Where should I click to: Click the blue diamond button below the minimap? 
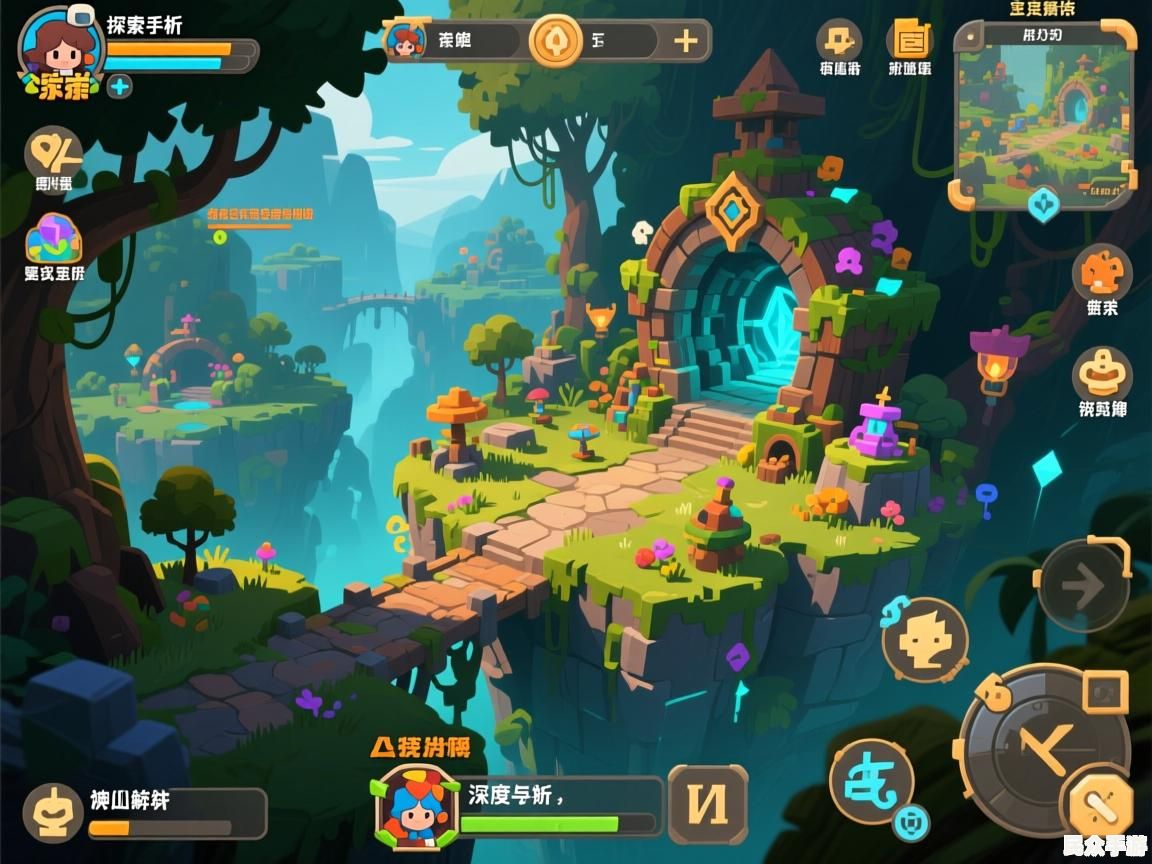(x=1043, y=204)
